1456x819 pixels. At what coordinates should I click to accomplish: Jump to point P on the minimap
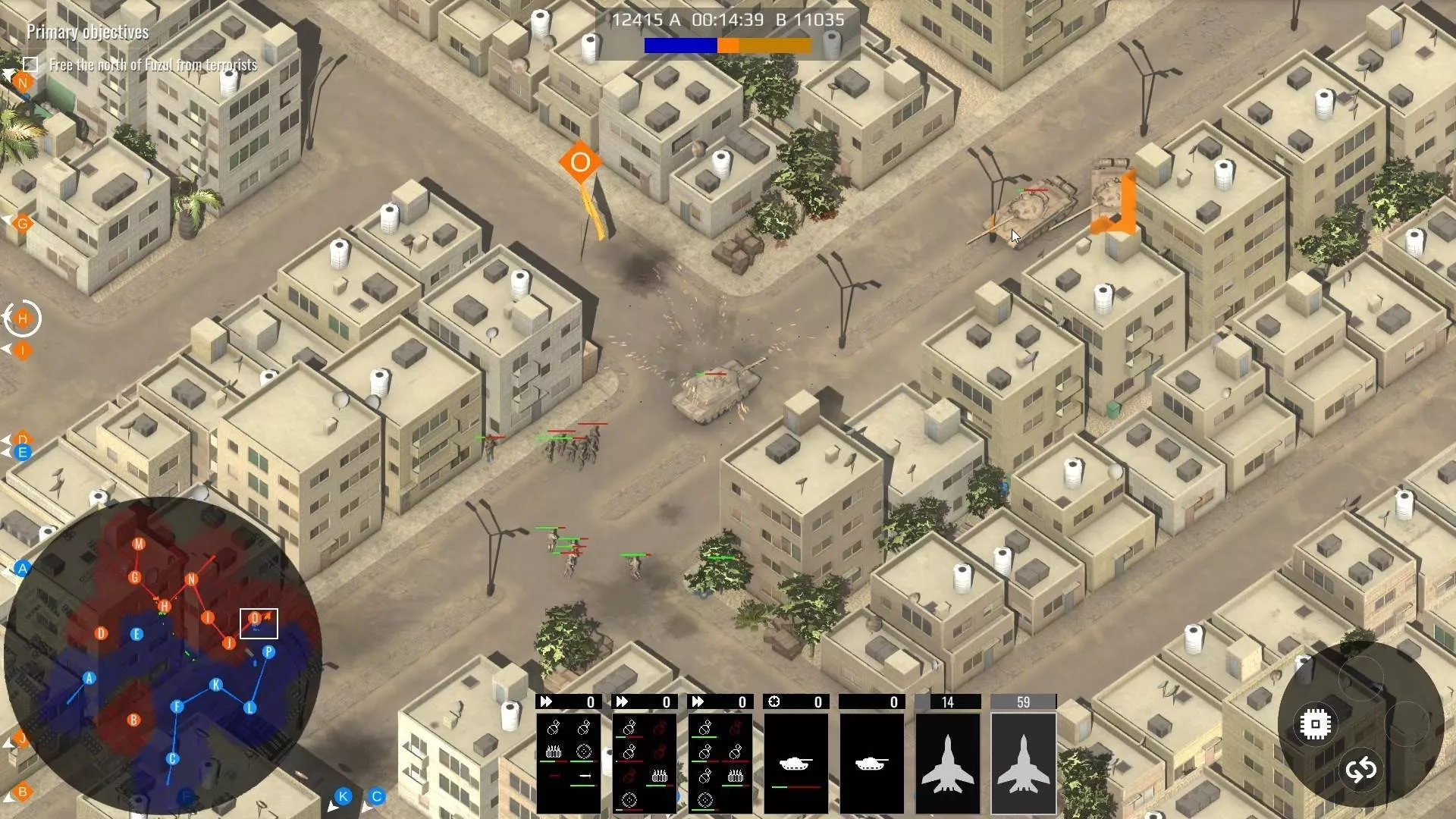(268, 651)
